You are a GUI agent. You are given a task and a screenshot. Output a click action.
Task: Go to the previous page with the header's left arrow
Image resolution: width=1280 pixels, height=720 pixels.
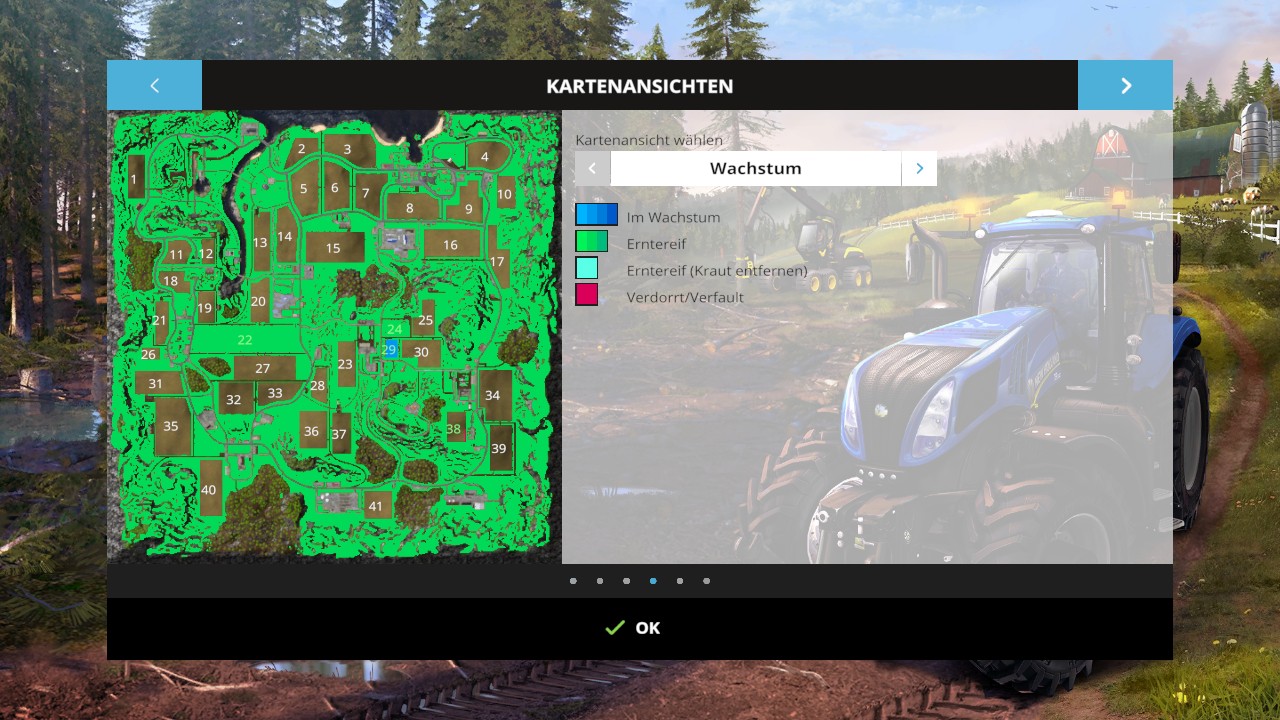154,86
